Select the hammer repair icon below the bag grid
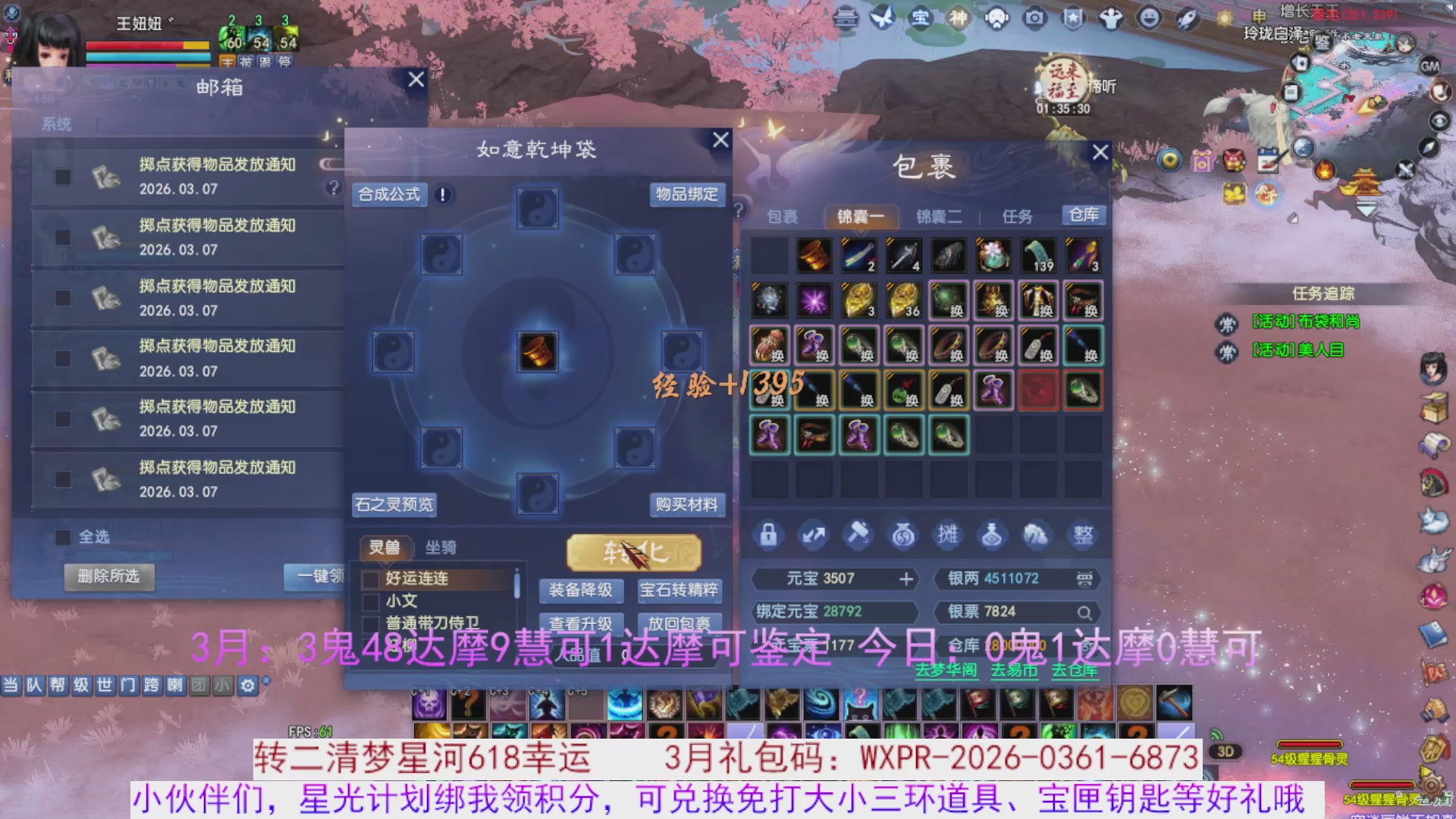Screen dimensions: 1456x819 click(x=858, y=535)
